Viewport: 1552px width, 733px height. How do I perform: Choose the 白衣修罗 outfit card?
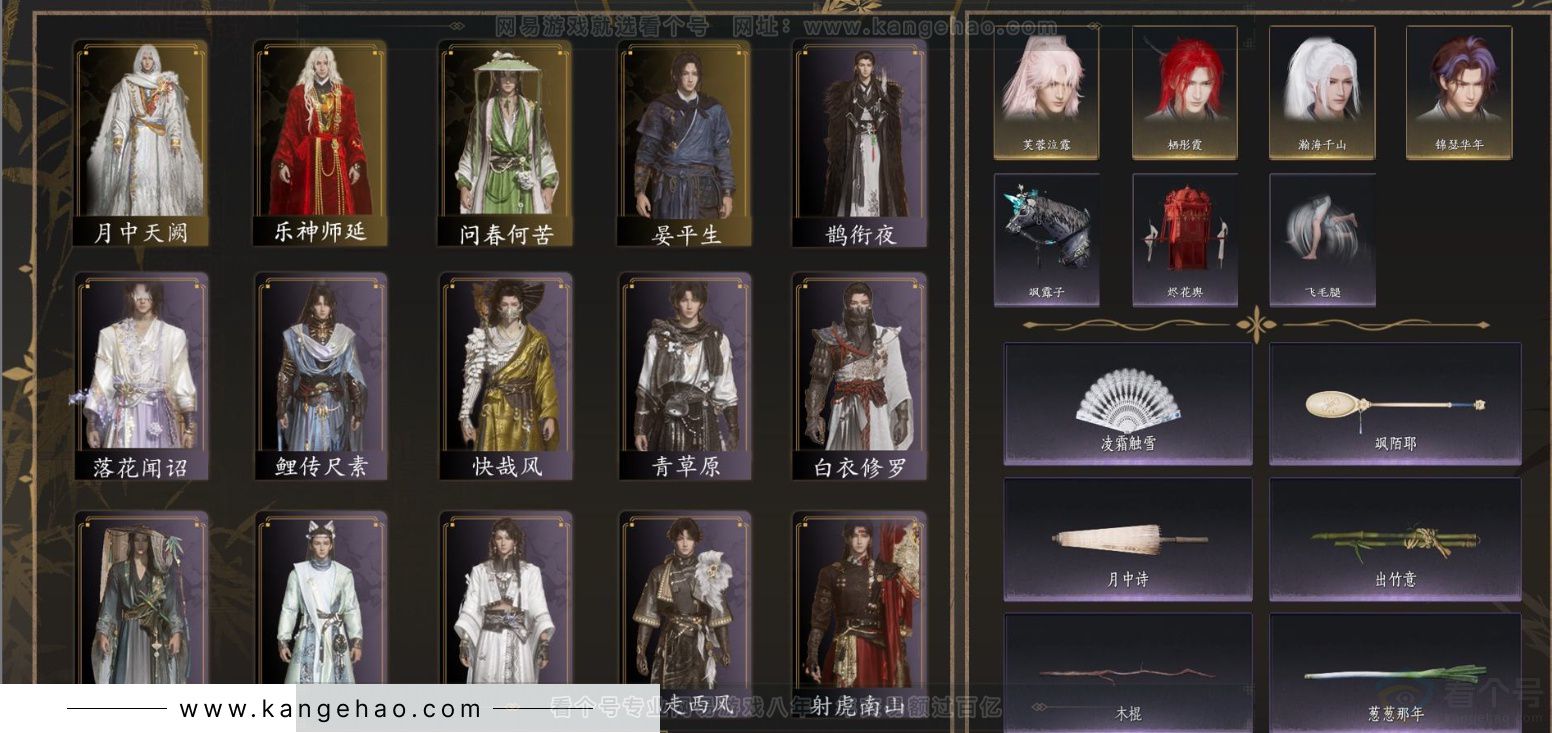coord(860,375)
